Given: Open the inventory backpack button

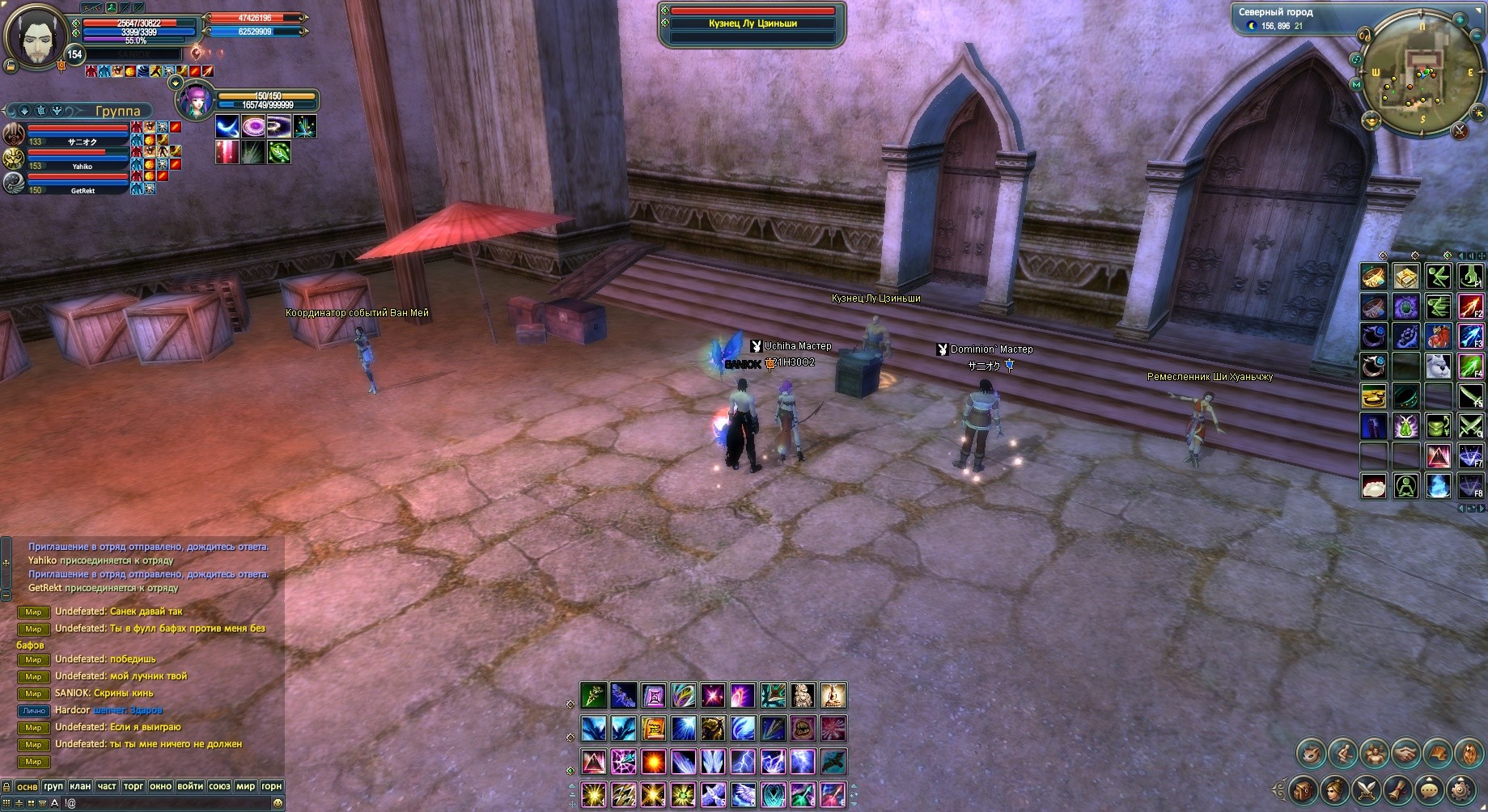Looking at the screenshot, I should coord(1302,787).
